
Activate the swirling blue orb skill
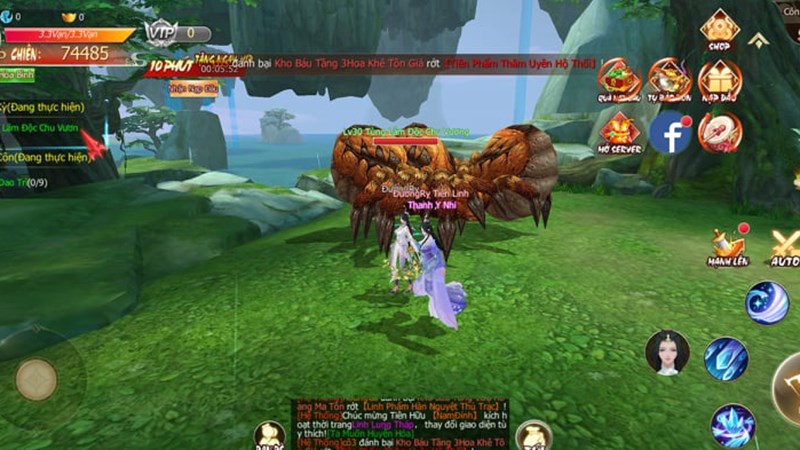[767, 303]
